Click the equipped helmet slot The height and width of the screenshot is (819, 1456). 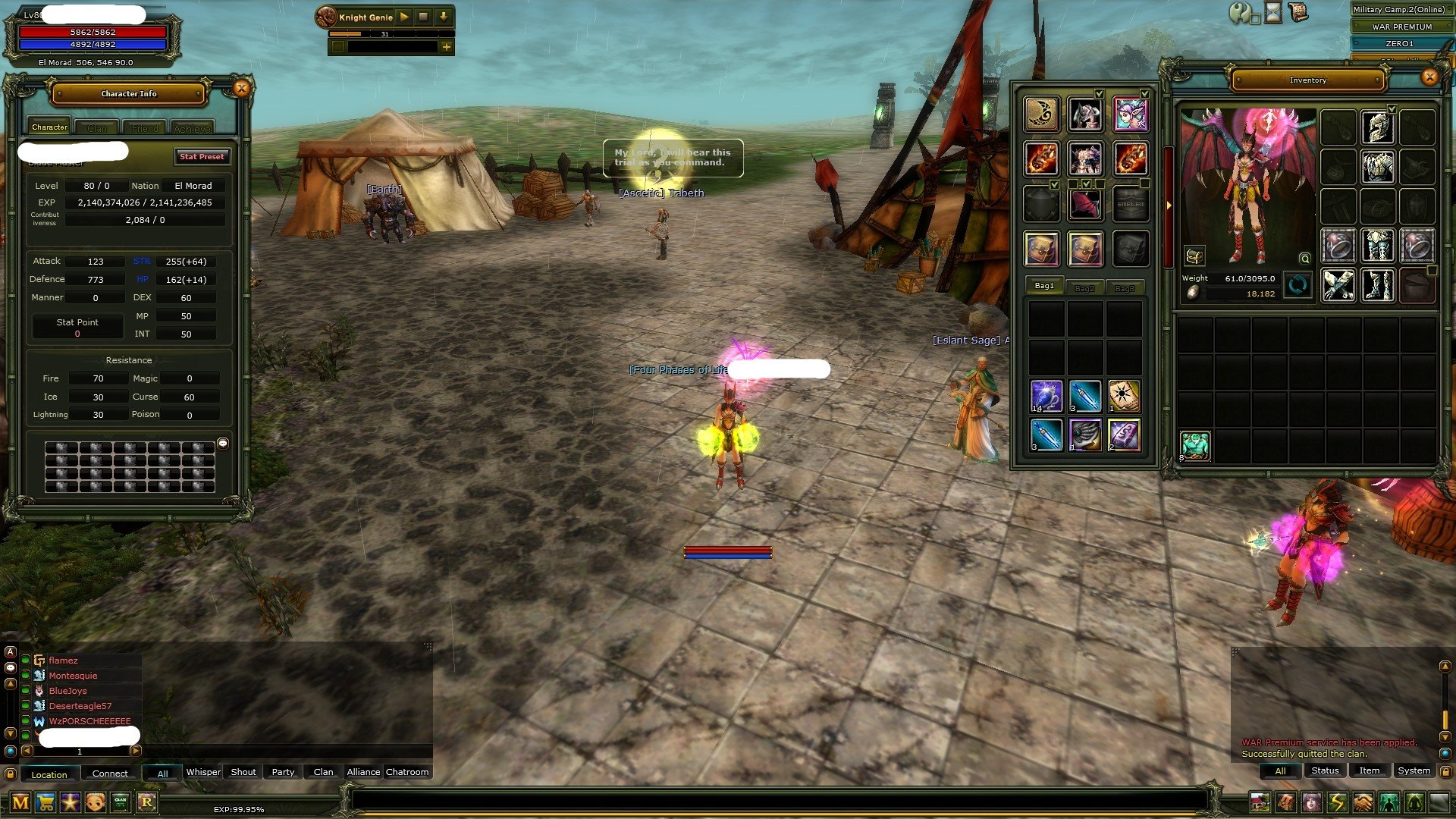[1377, 127]
